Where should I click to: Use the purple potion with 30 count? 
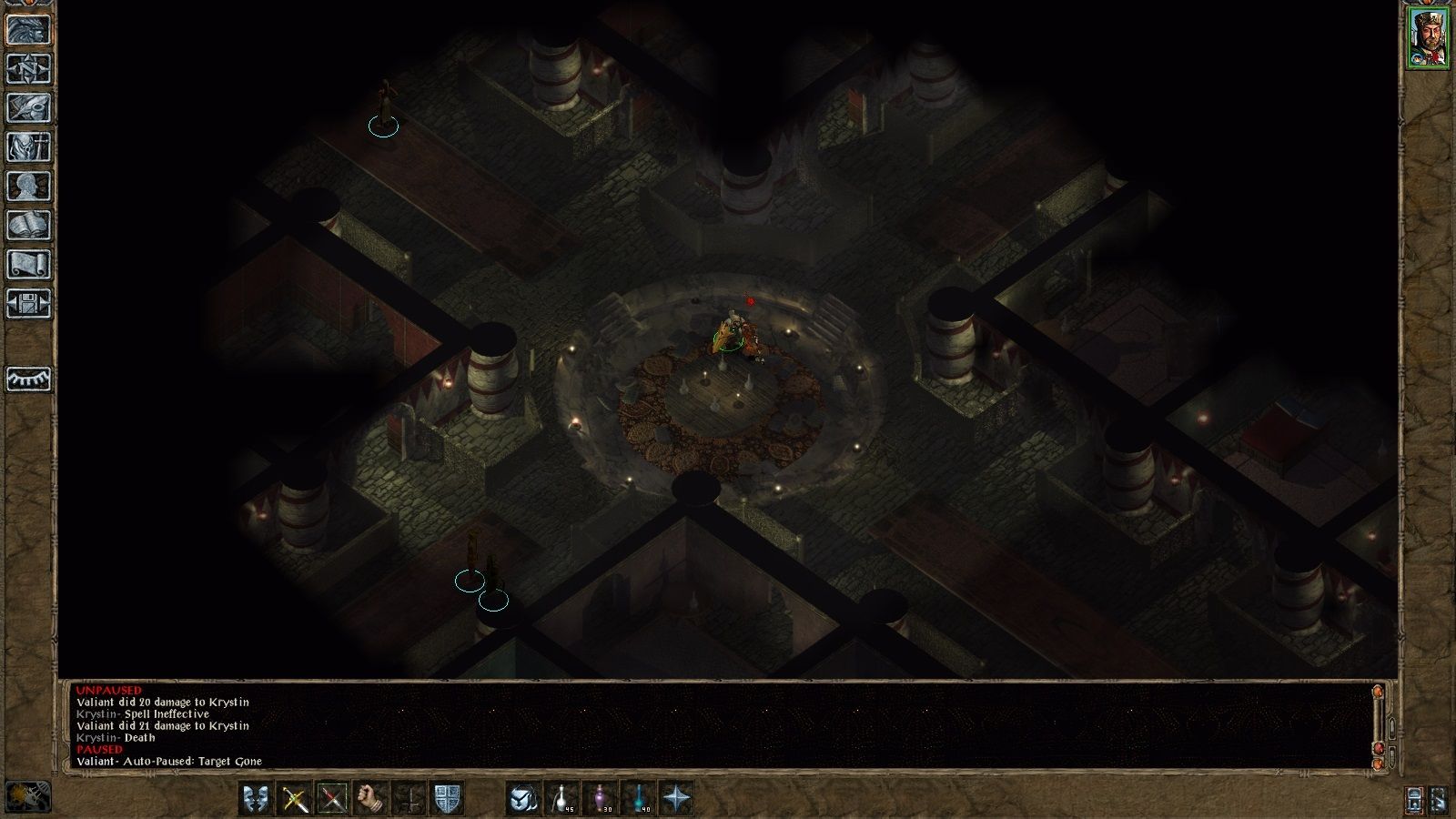pos(600,799)
